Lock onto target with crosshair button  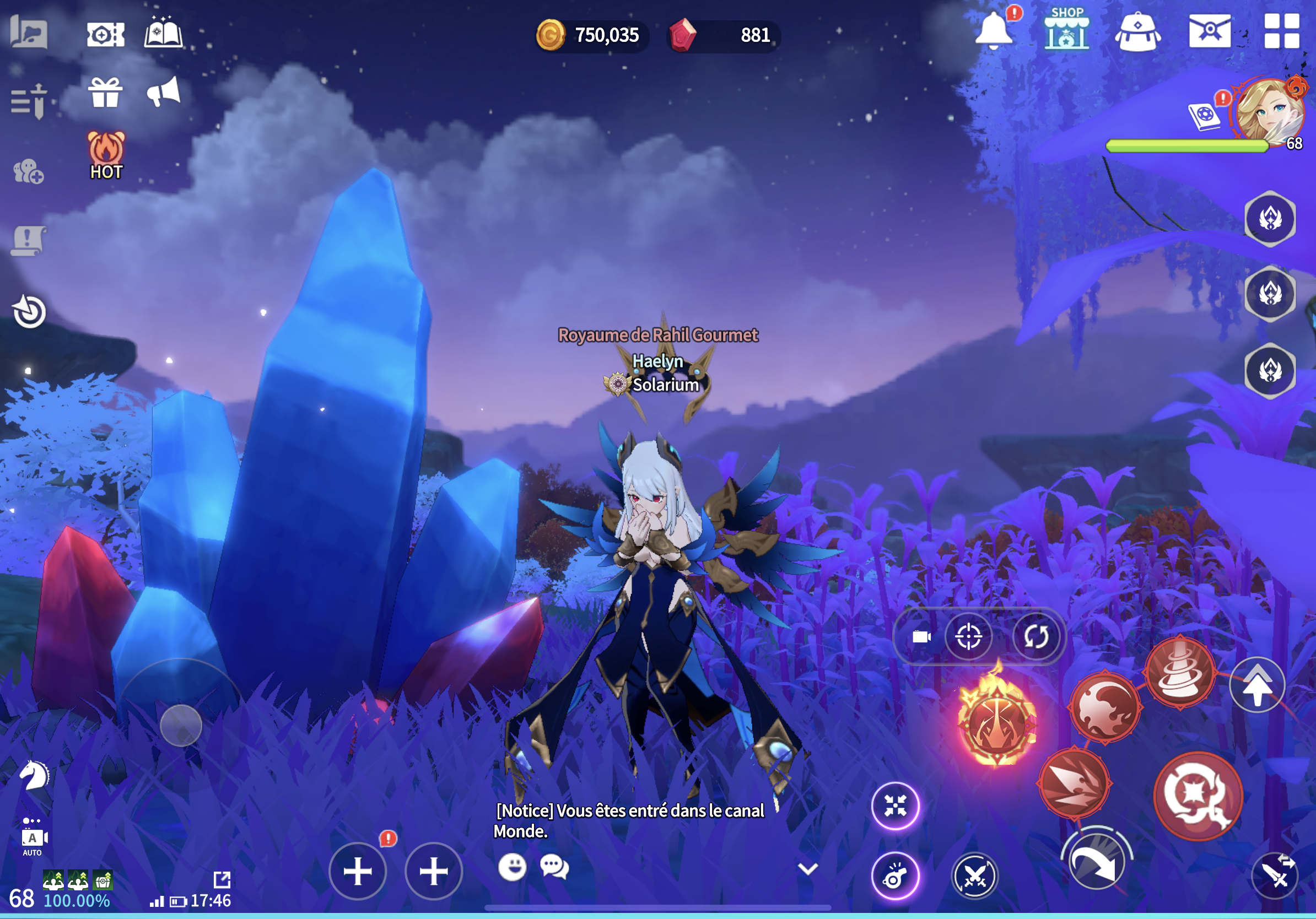[x=968, y=636]
